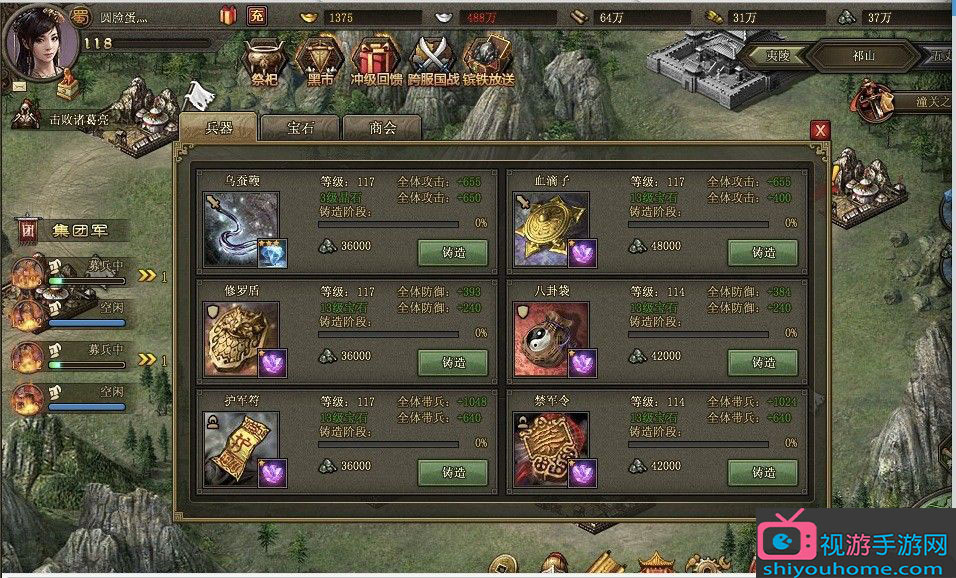
Task: Click 铸造 for 血滴子
Action: (763, 252)
